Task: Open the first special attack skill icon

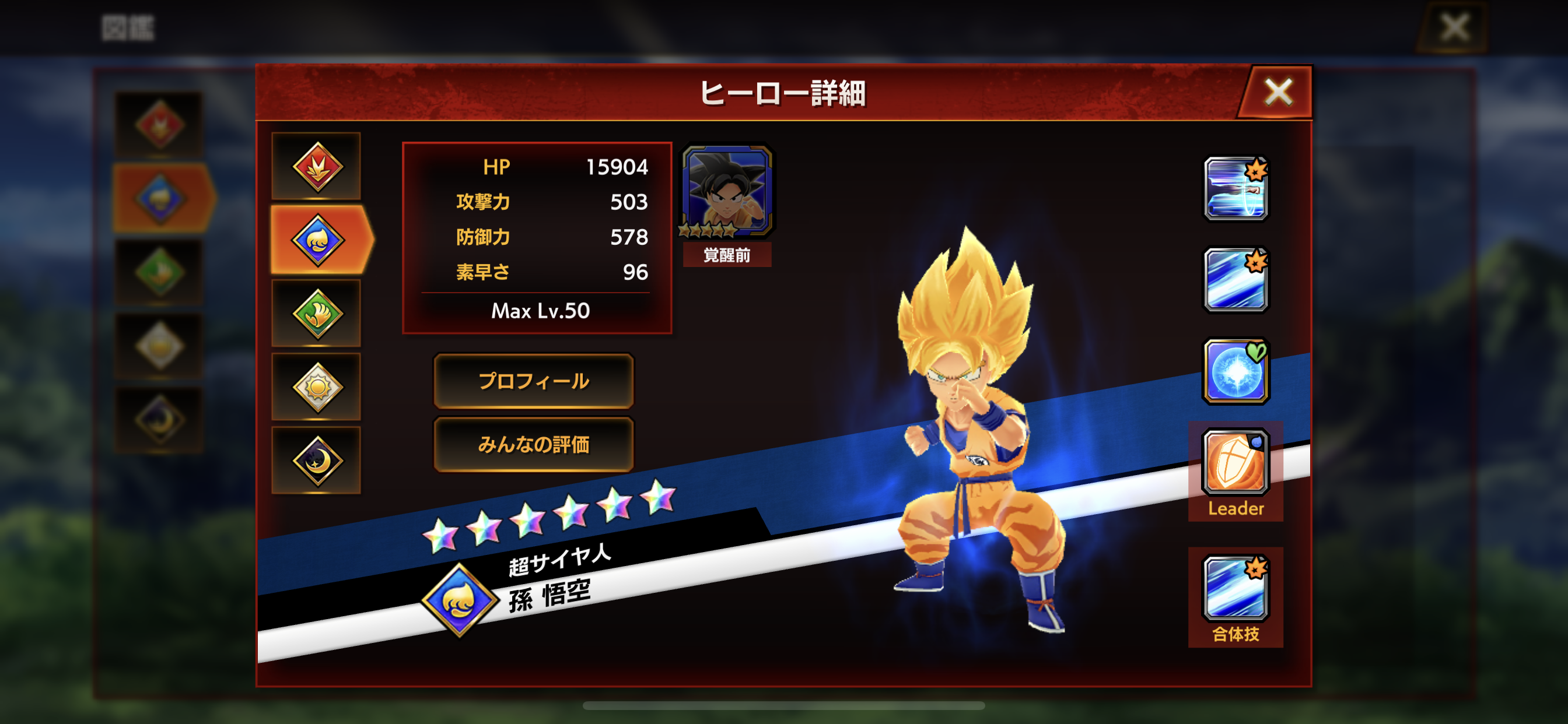Action: click(x=1237, y=189)
